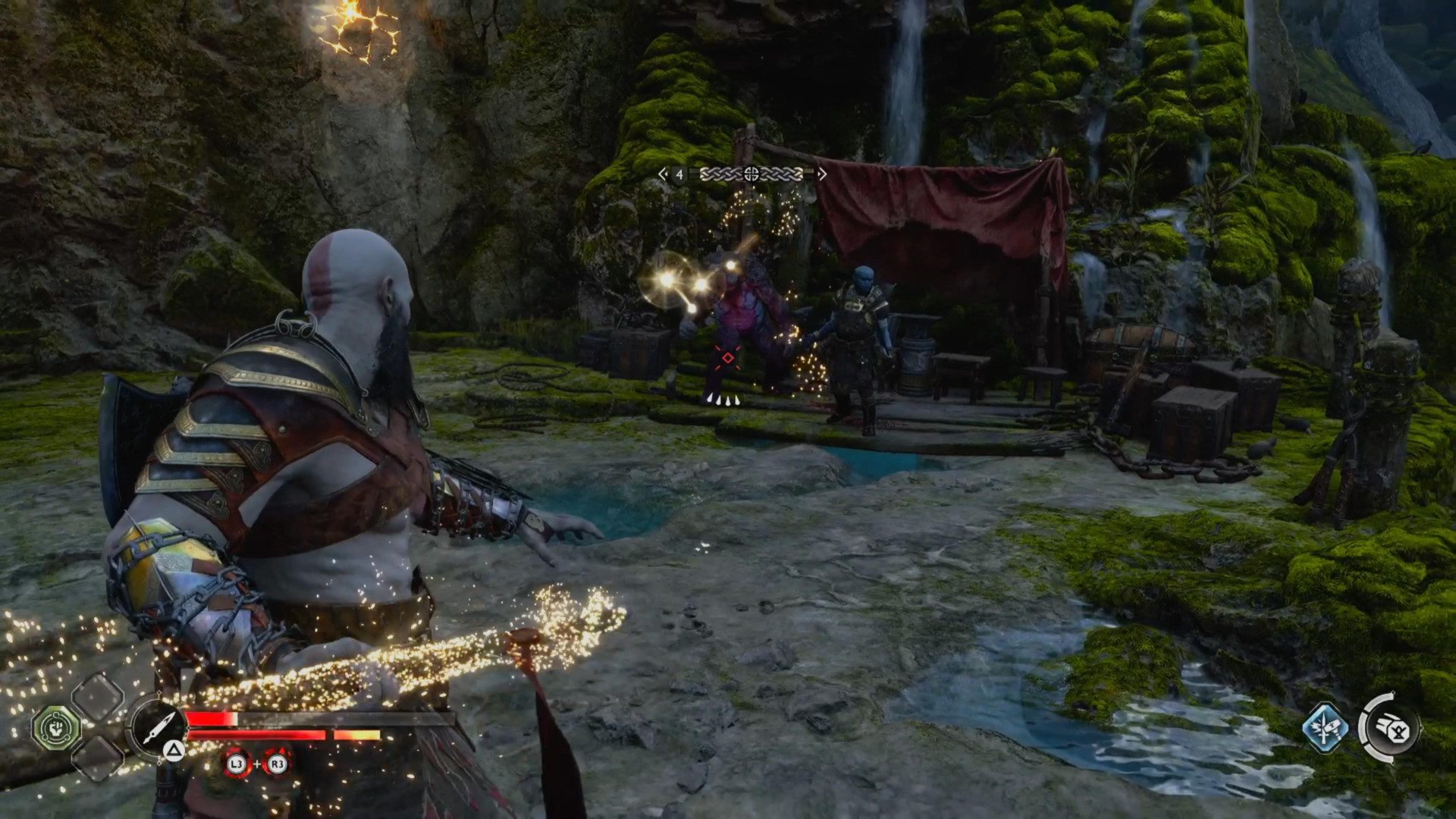Screen dimensions: 1456x819
Task: Select the level 4 enemy nameplate
Action: (679, 174)
